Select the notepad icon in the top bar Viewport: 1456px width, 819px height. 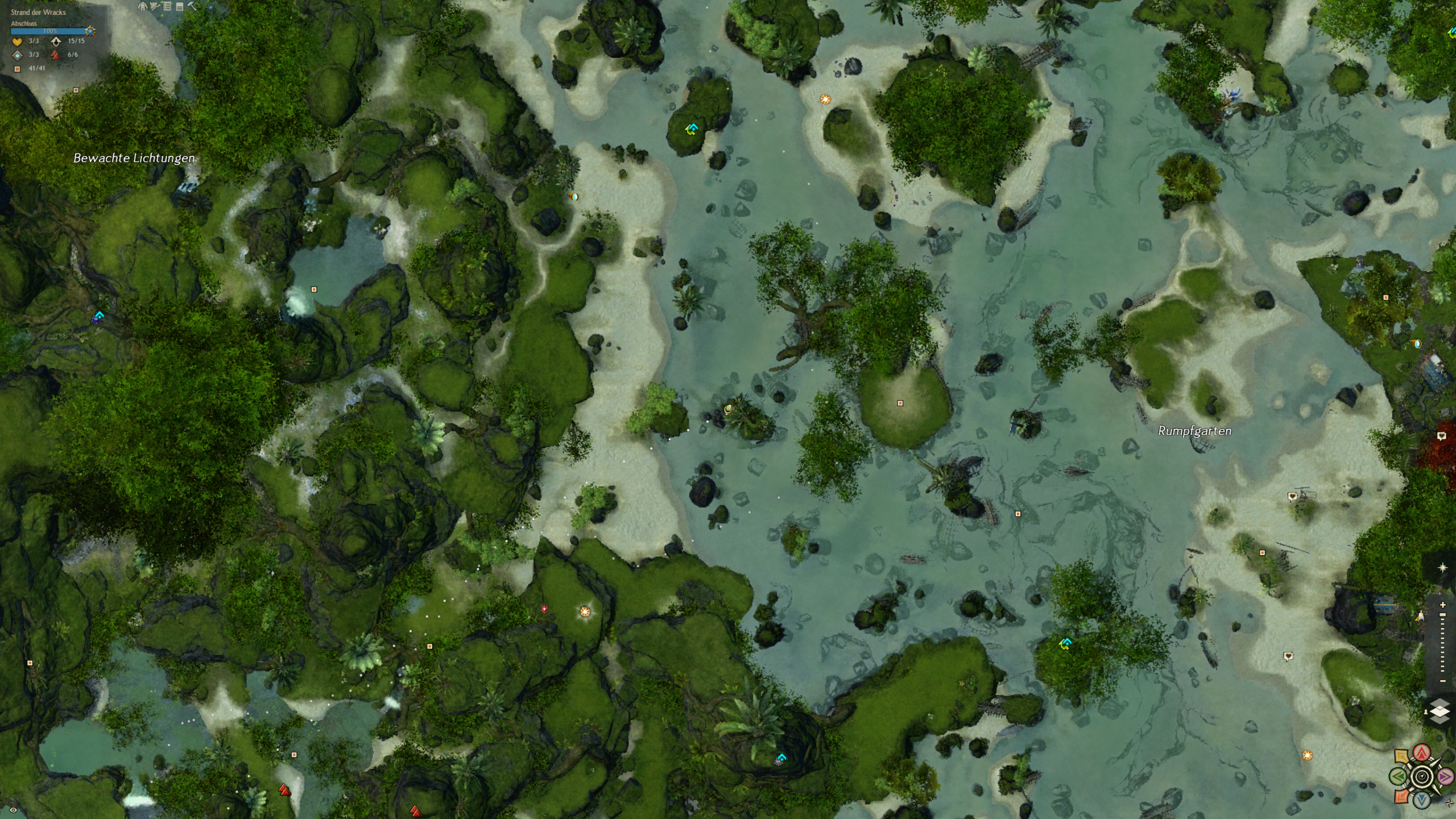tap(180, 7)
